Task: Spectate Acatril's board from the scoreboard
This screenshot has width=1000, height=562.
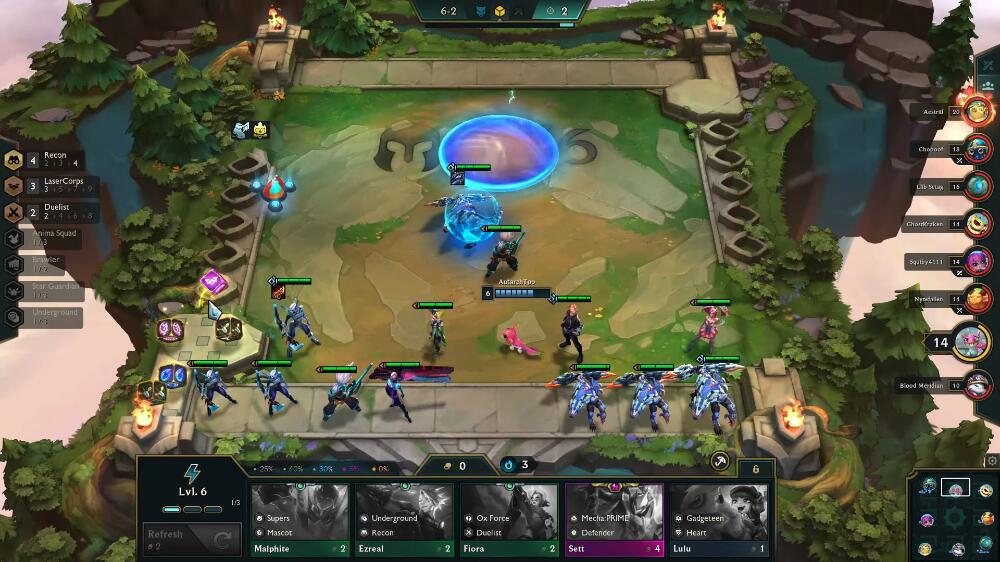Action: coord(976,113)
